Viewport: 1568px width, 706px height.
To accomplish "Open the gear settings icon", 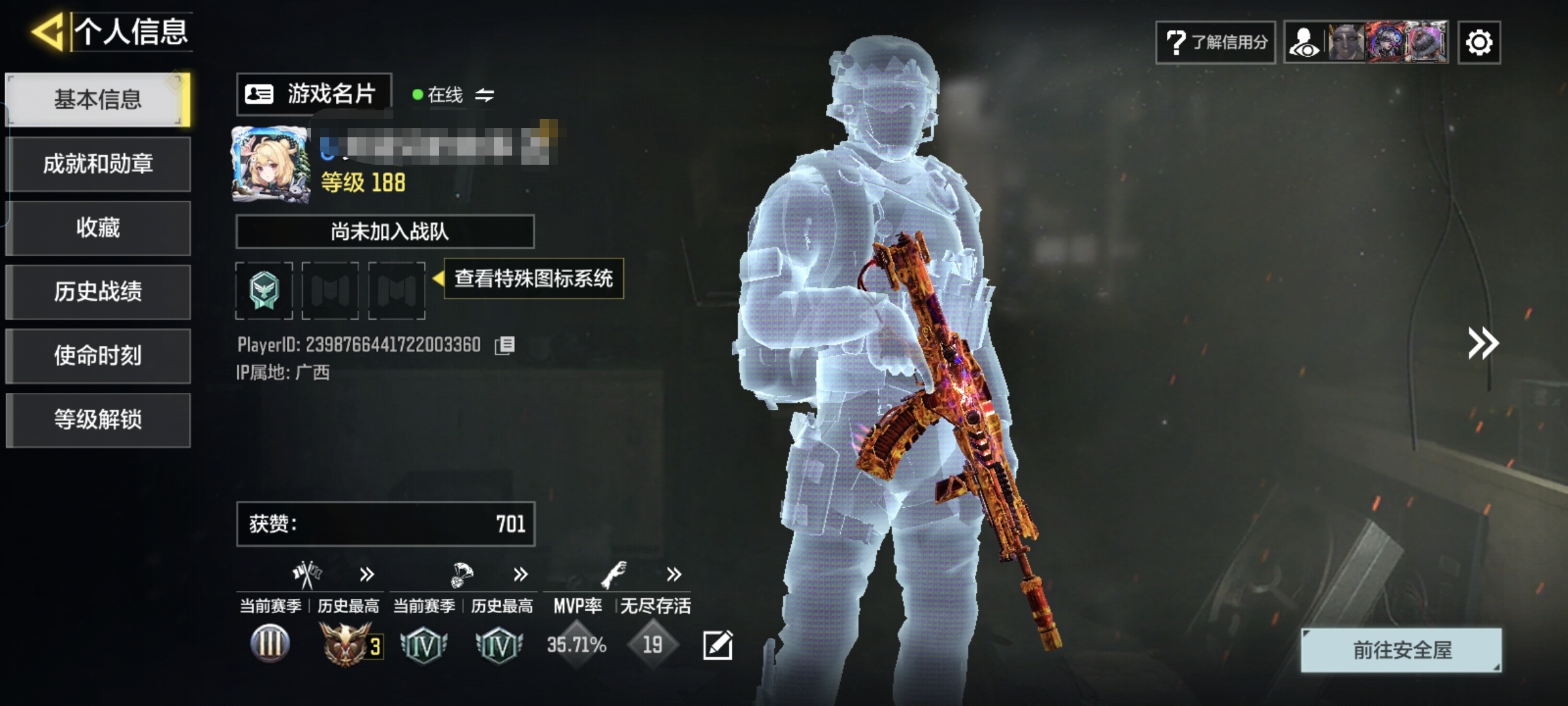I will [1479, 42].
